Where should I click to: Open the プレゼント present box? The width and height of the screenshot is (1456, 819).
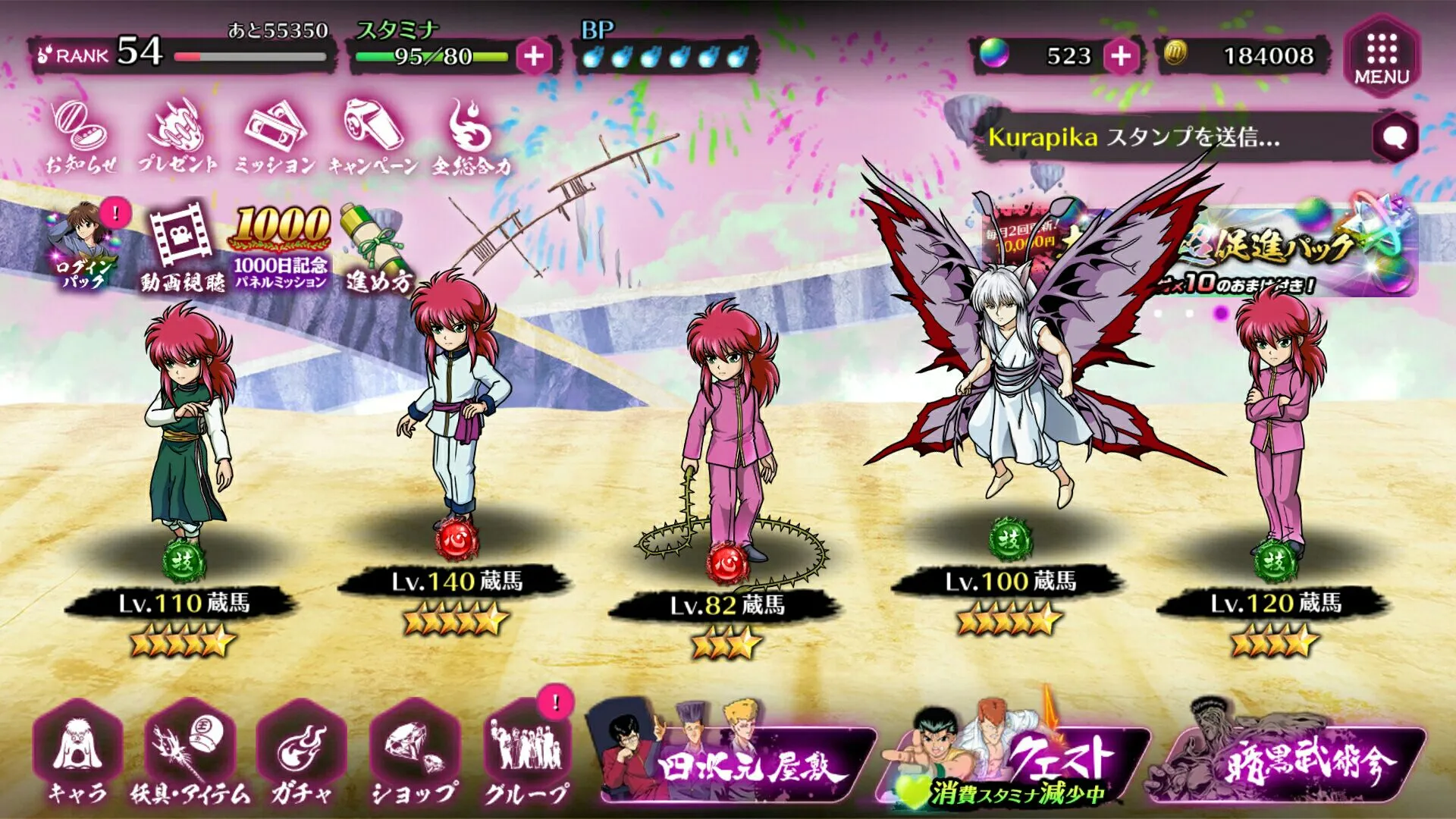click(178, 137)
